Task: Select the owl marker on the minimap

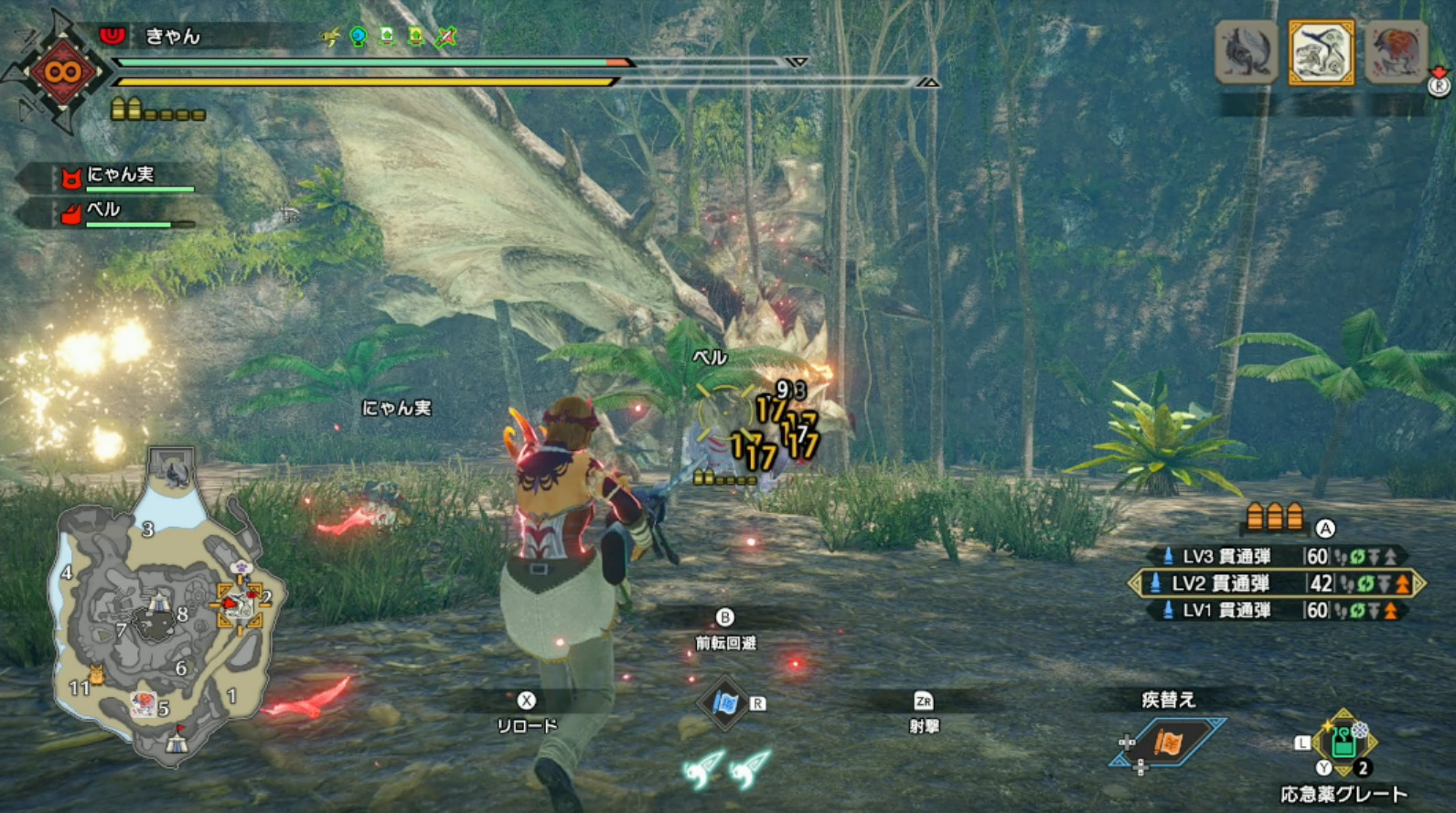Action: (x=96, y=675)
